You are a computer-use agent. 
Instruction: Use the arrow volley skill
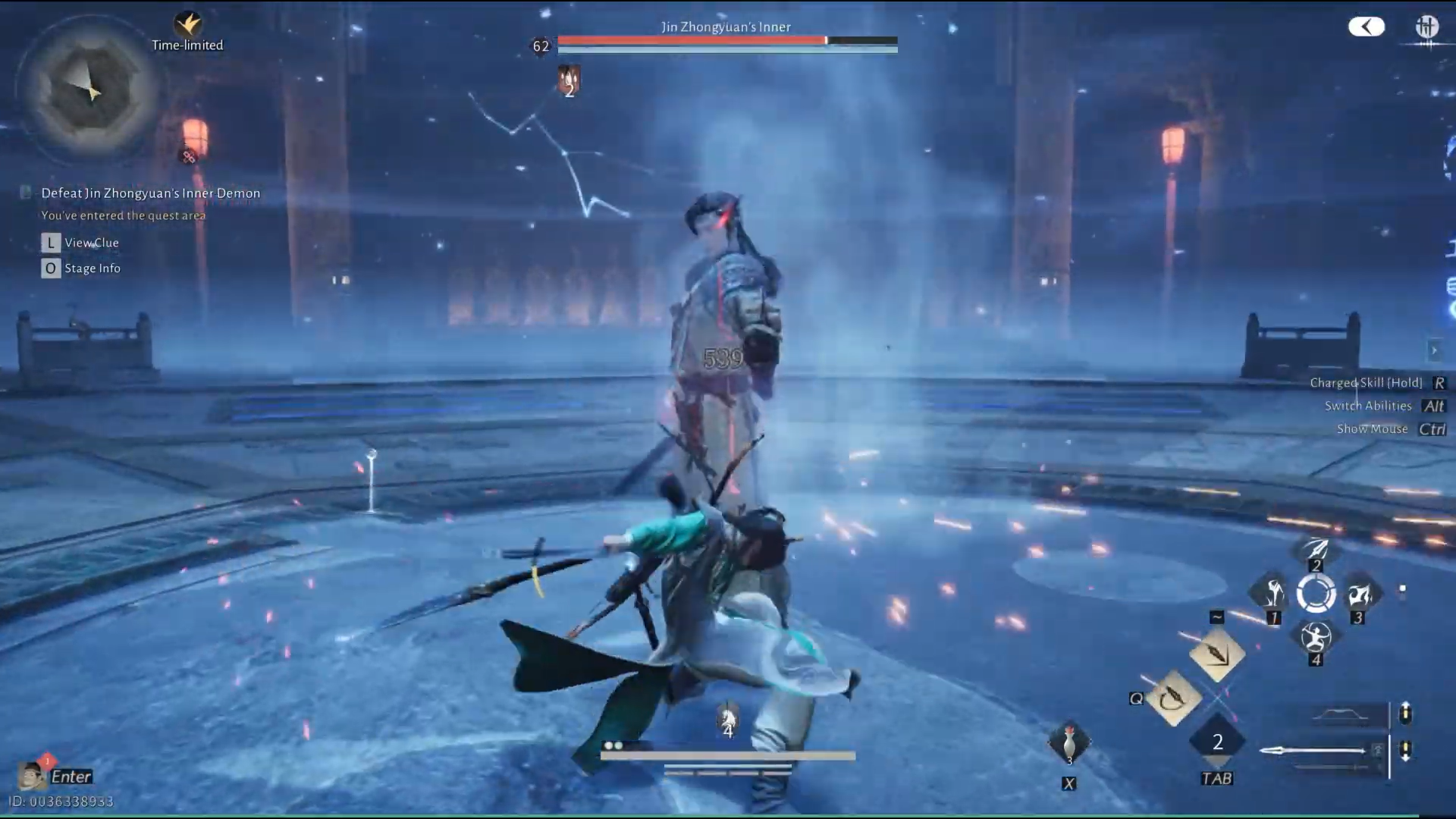(x=1316, y=549)
